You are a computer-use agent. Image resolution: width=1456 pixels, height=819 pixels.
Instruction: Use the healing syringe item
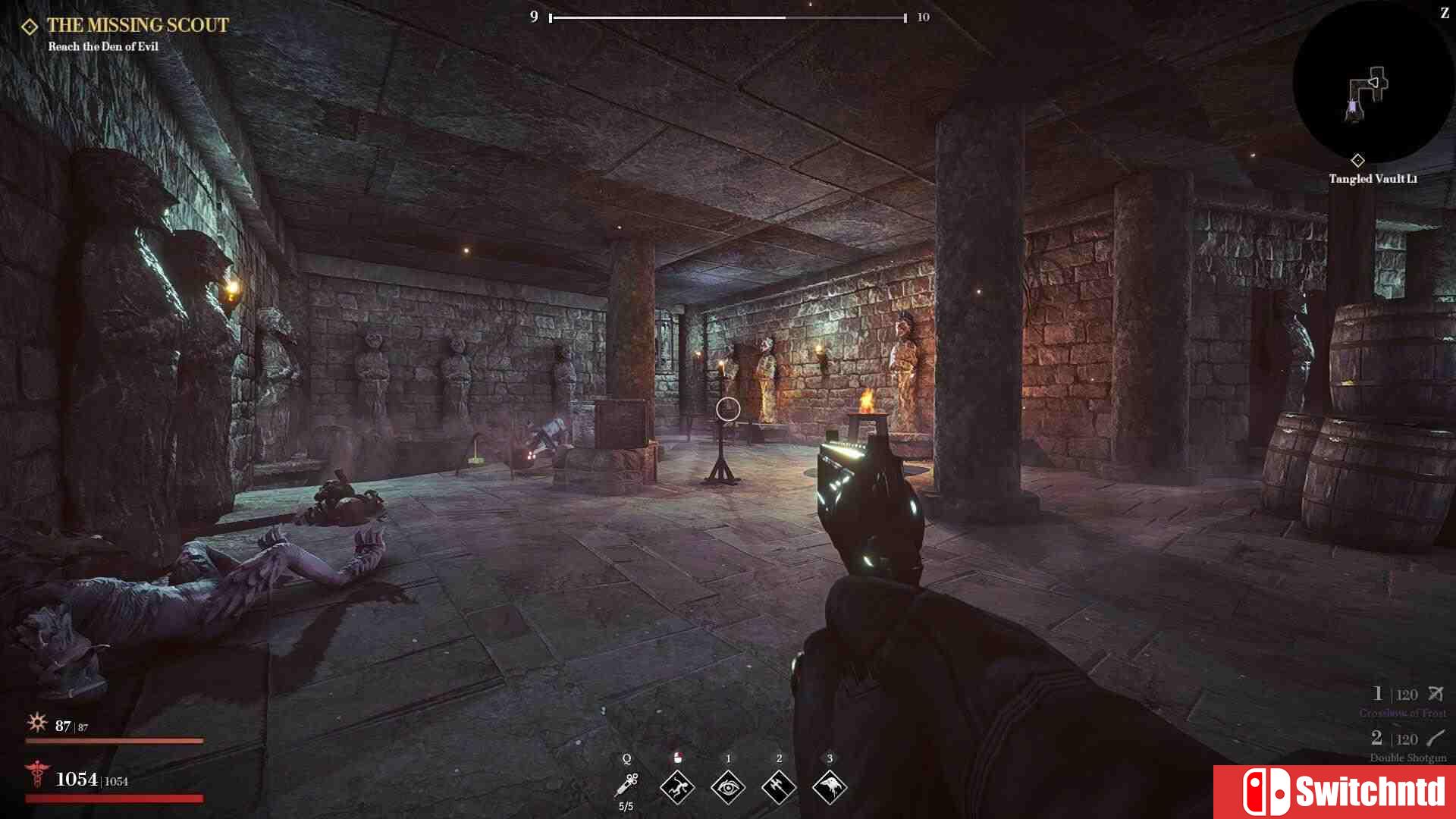[627, 786]
